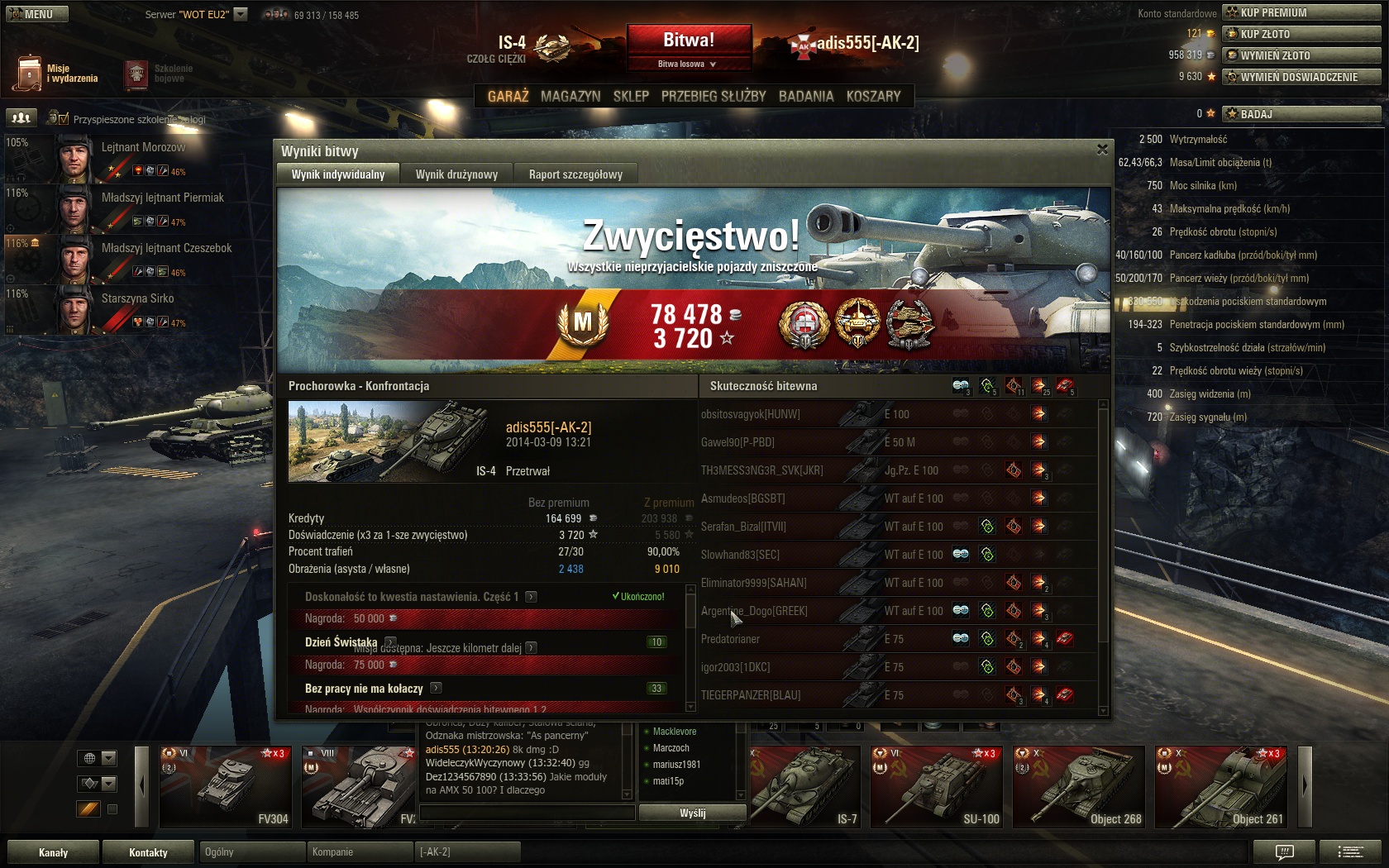
Task: Open the Raport szczegółowy tab
Action: tap(575, 174)
